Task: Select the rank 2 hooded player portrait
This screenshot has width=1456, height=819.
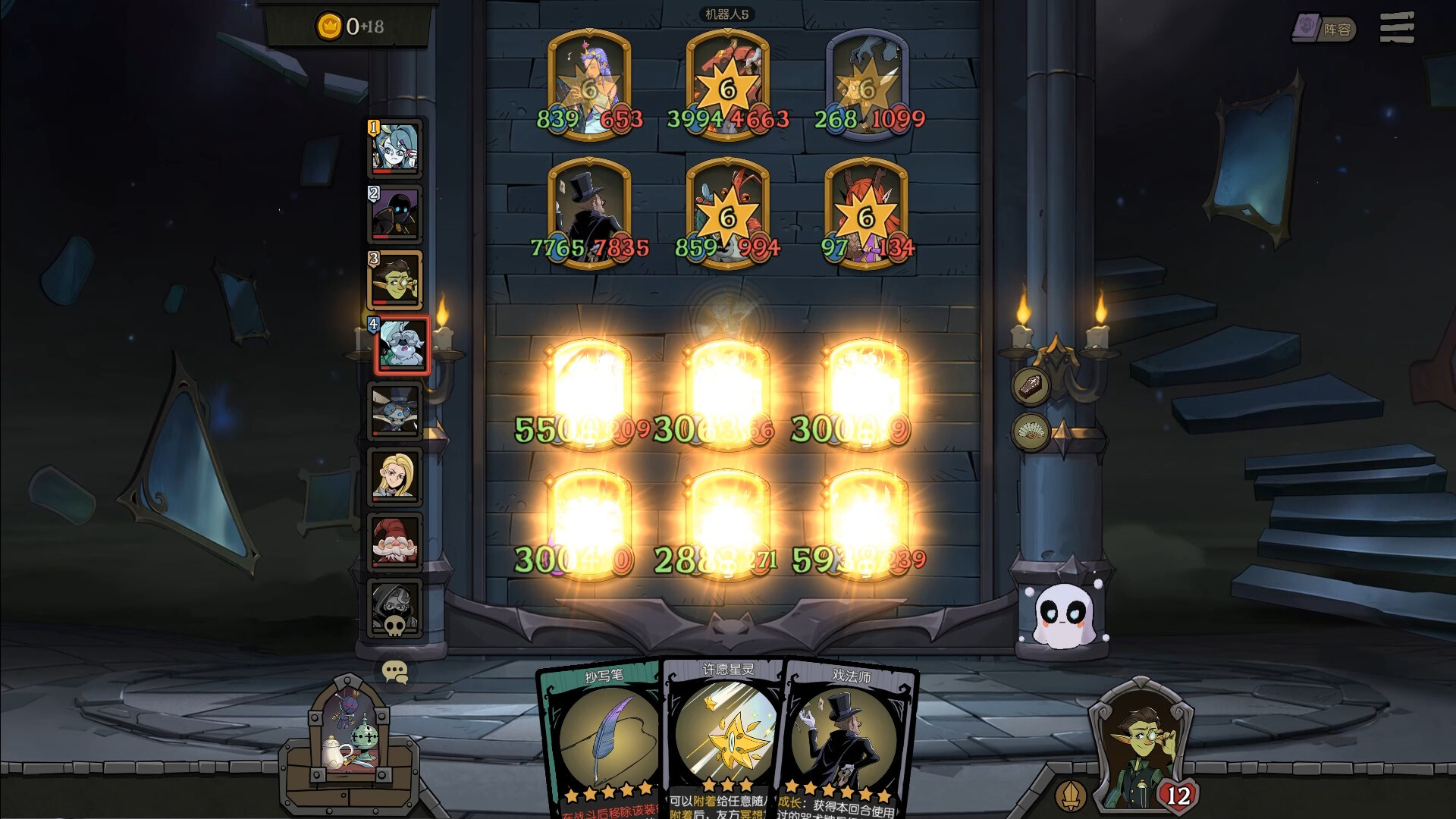Action: coord(395,214)
